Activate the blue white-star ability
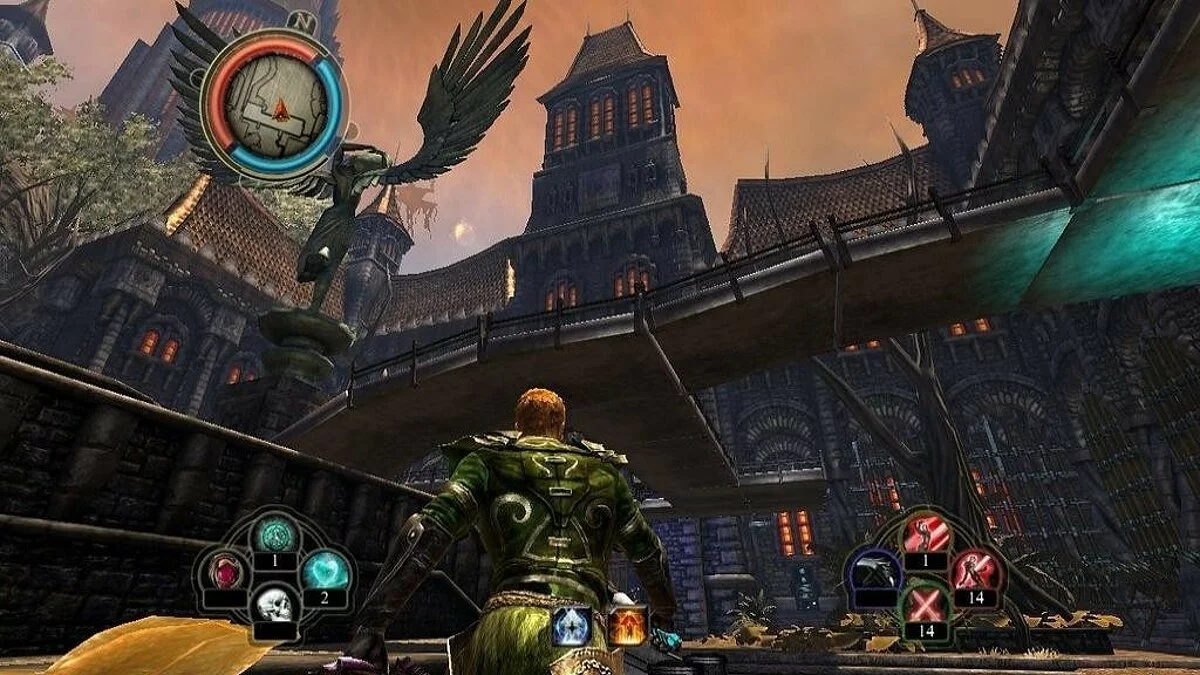1200x675 pixels. pyautogui.click(x=571, y=626)
